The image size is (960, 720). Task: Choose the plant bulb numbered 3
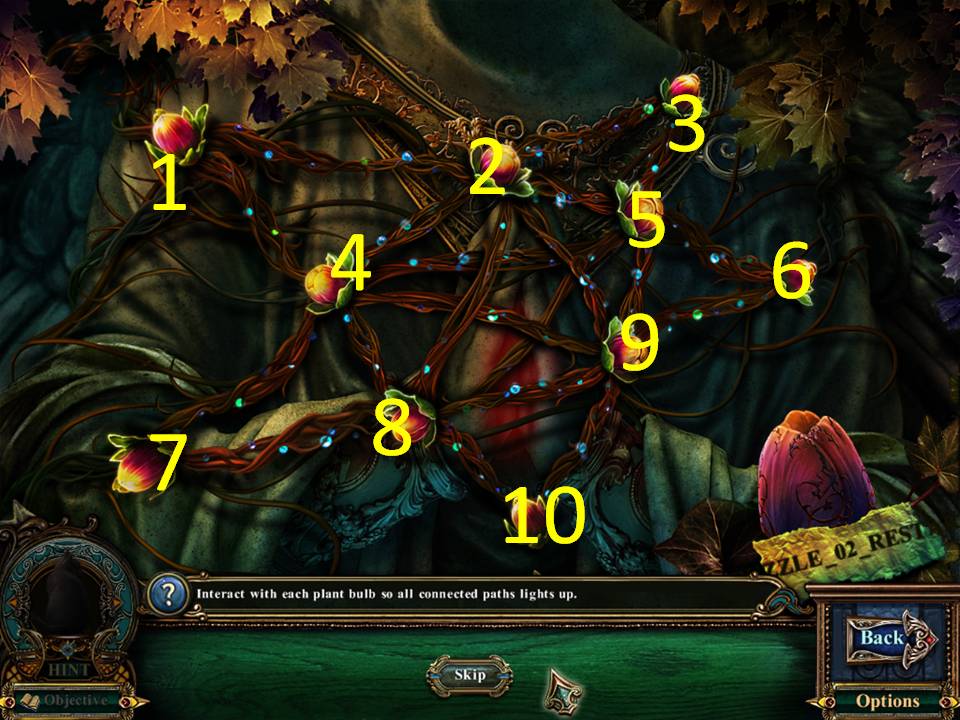[x=683, y=88]
